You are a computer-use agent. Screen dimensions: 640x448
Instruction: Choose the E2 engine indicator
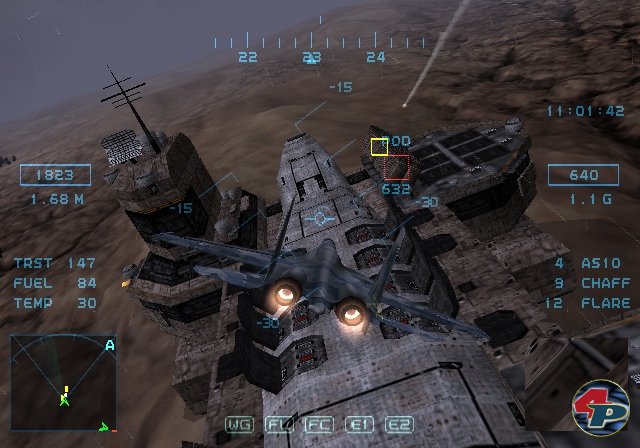[399, 424]
